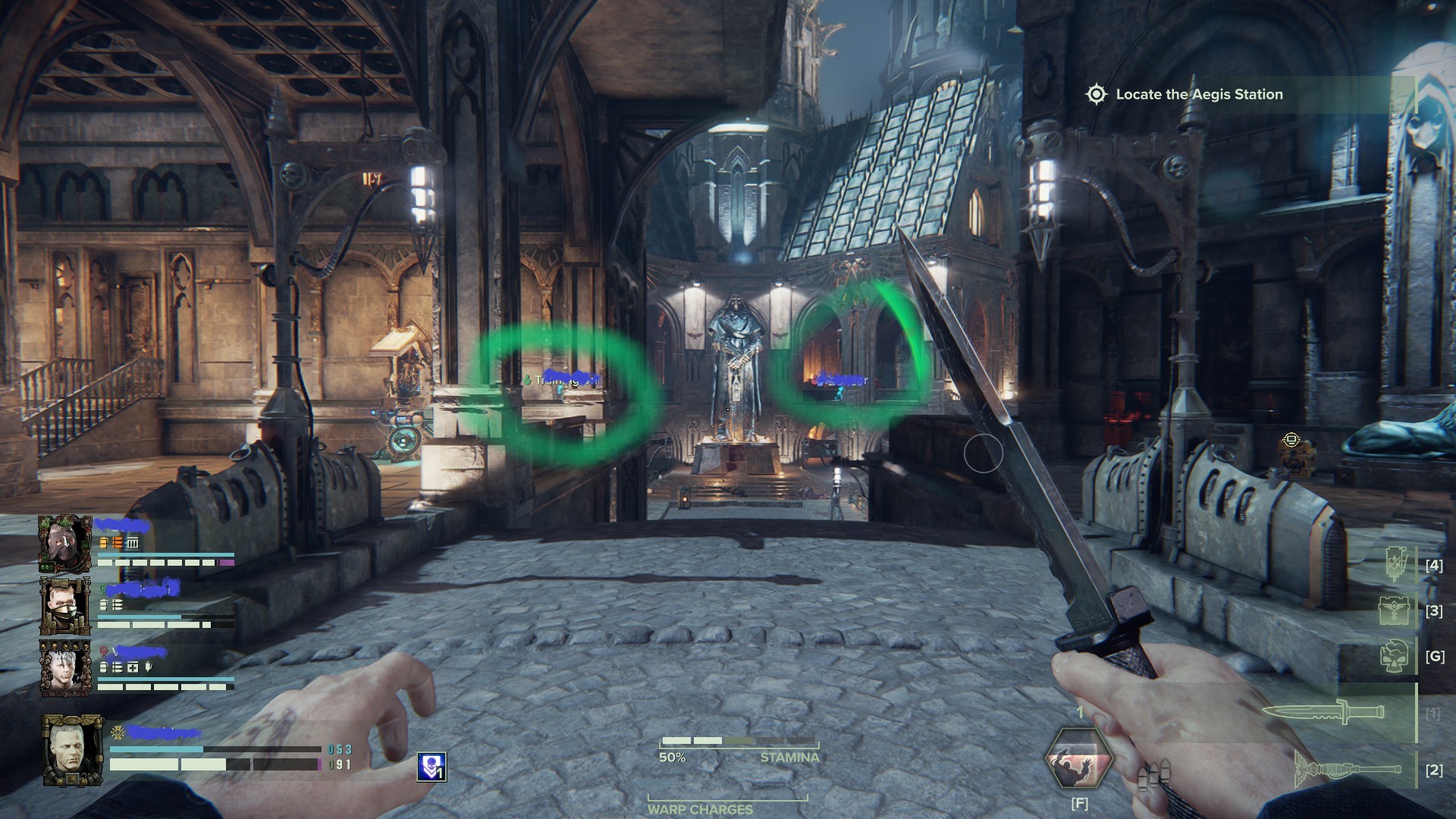Click the Locate the Aegis Station objective
1456x819 pixels.
click(x=1198, y=95)
